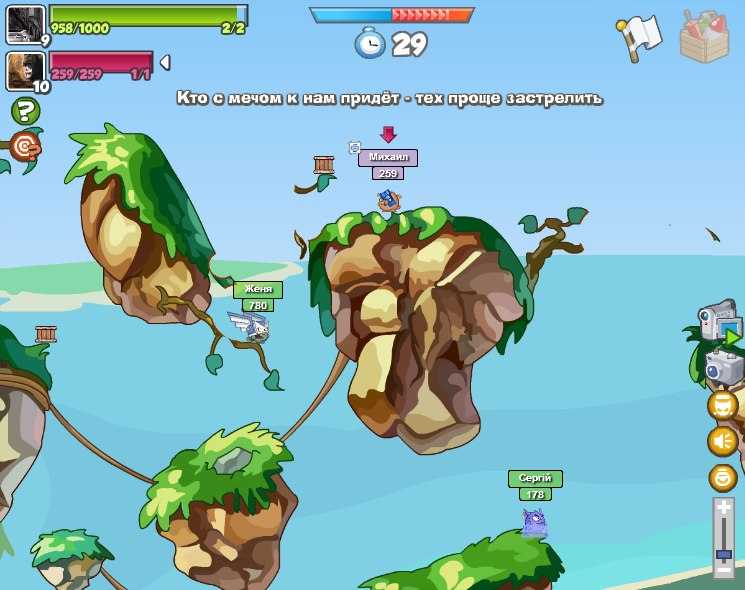Image resolution: width=745 pixels, height=590 pixels.
Task: Click the orange target hint icon
Action: pos(26,148)
